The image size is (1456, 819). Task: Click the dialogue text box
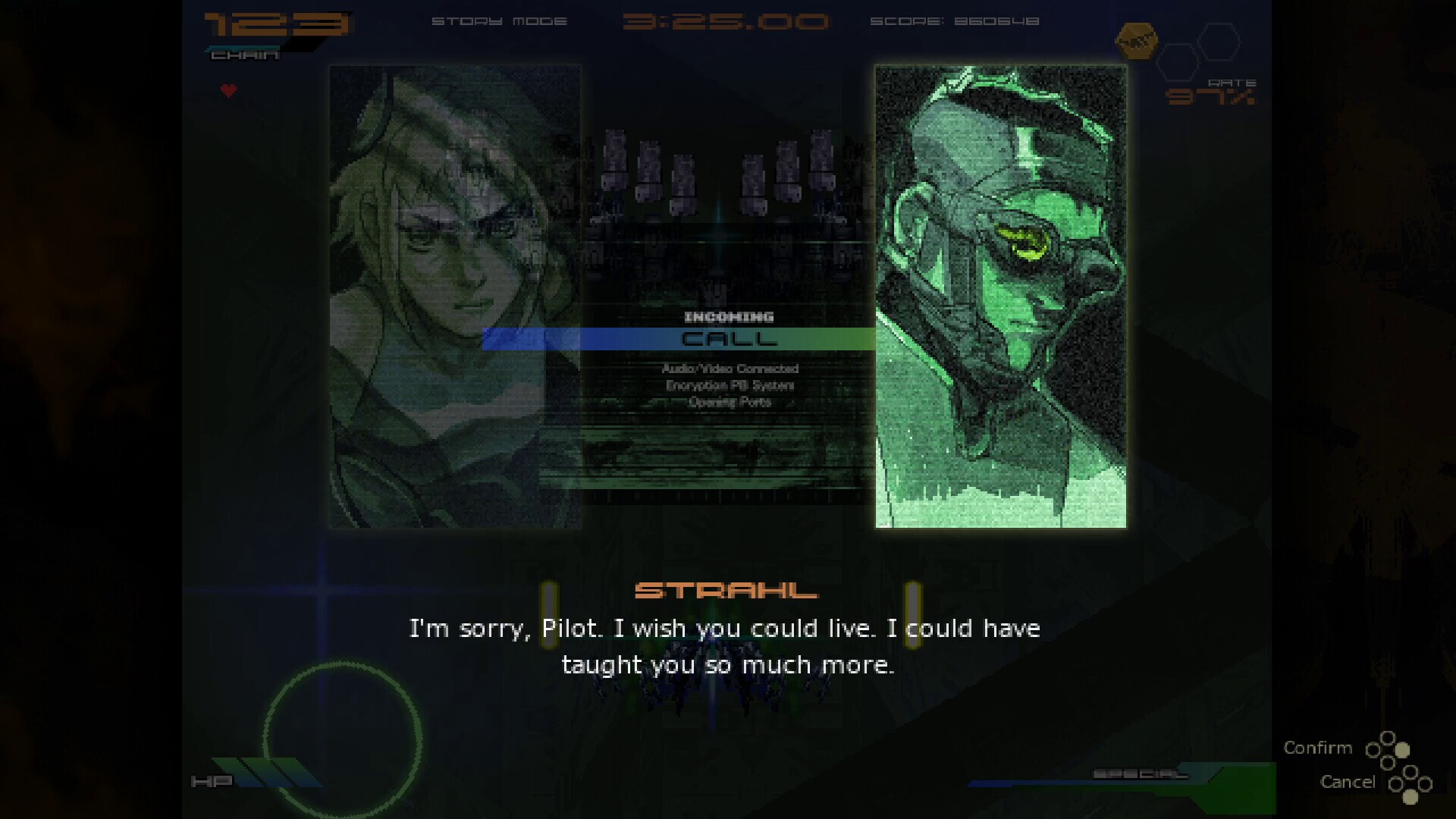click(x=726, y=646)
